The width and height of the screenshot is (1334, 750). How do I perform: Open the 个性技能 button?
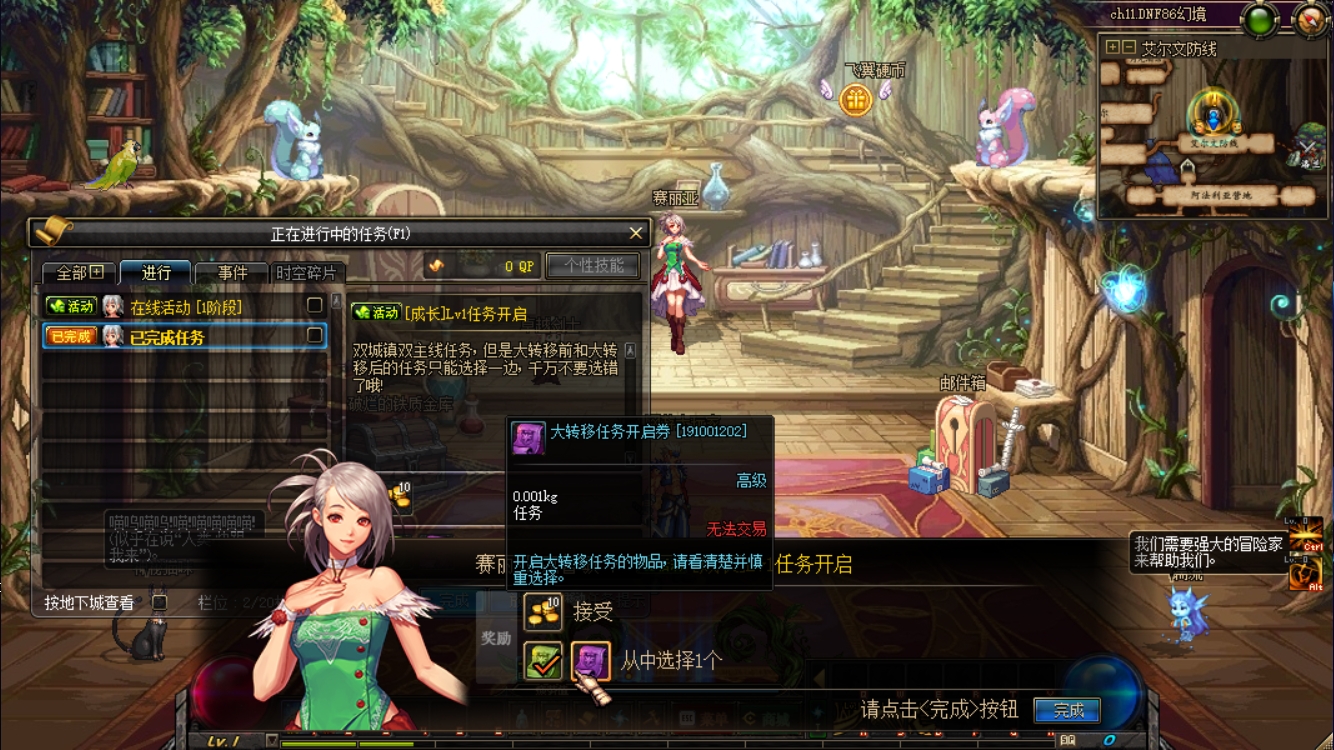[x=594, y=265]
